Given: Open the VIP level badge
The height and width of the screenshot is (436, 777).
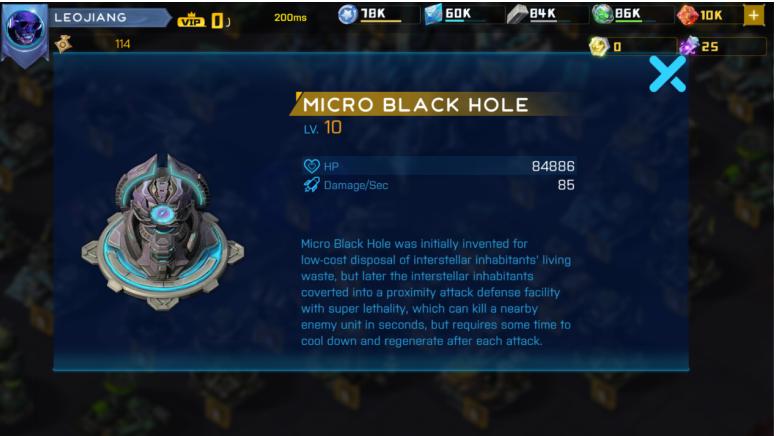Looking at the screenshot, I should click(x=203, y=19).
